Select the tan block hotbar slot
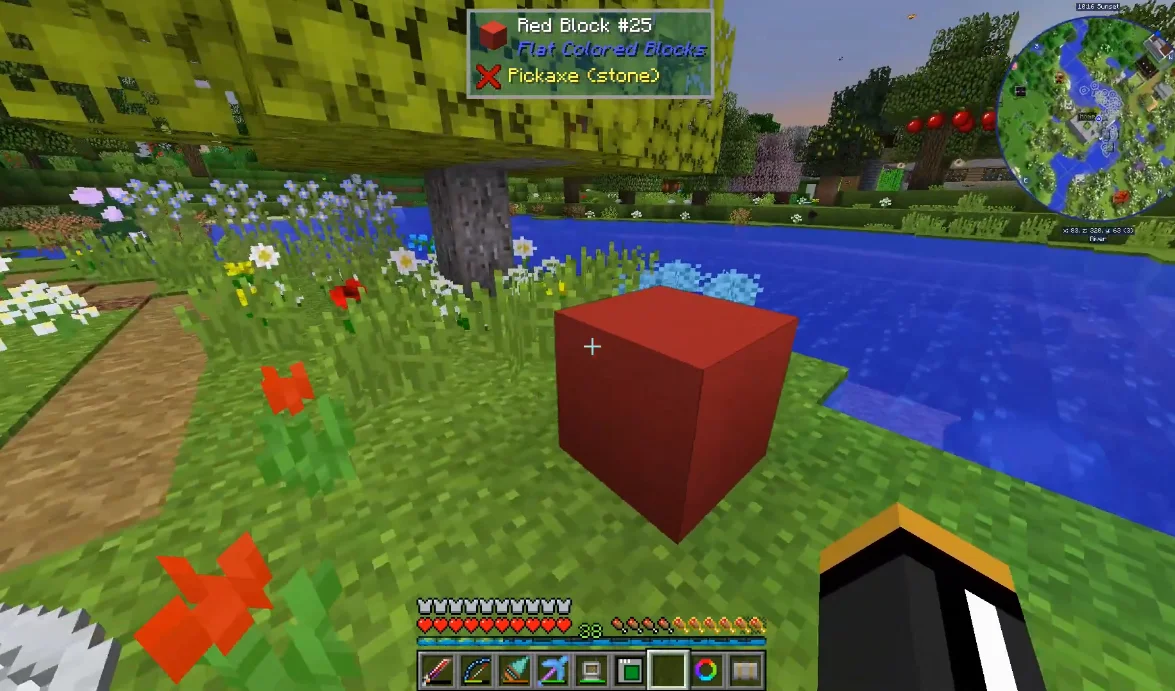The width and height of the screenshot is (1175, 691). click(745, 669)
